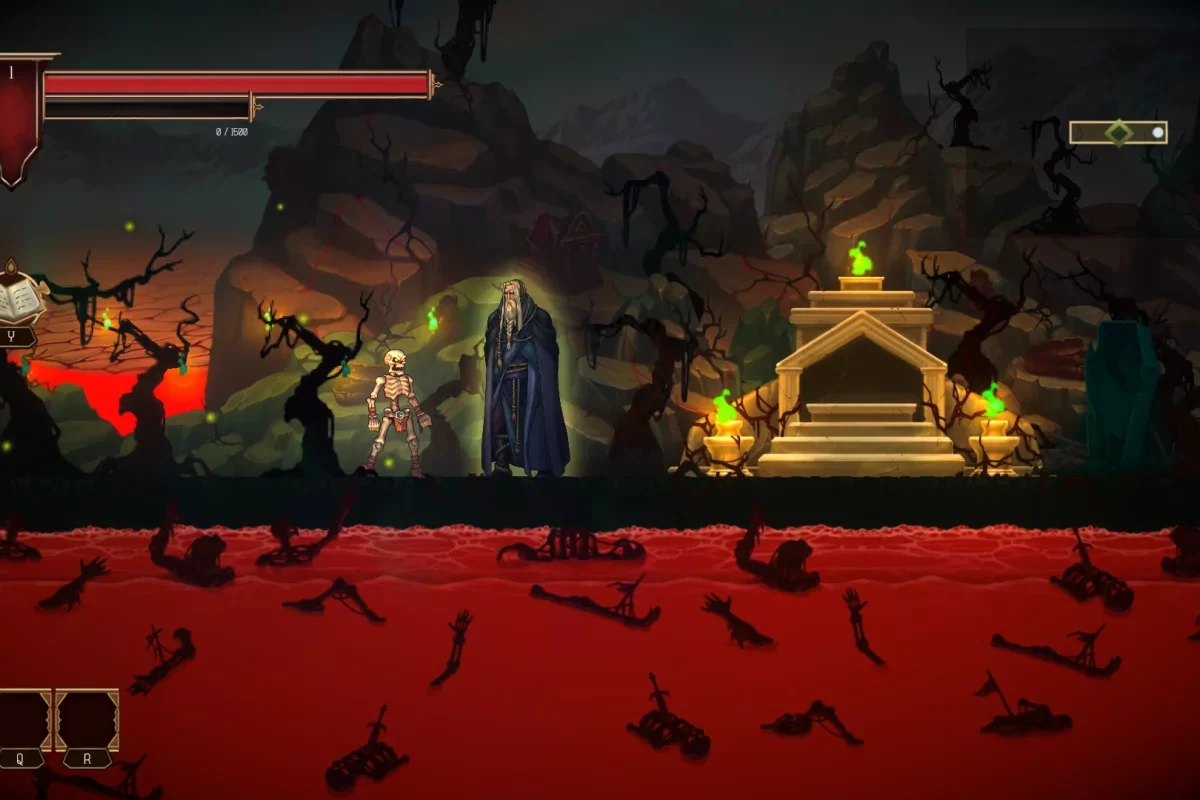This screenshot has height=800, width=1200.
Task: Select the ability slot labeled R
Action: point(87,720)
